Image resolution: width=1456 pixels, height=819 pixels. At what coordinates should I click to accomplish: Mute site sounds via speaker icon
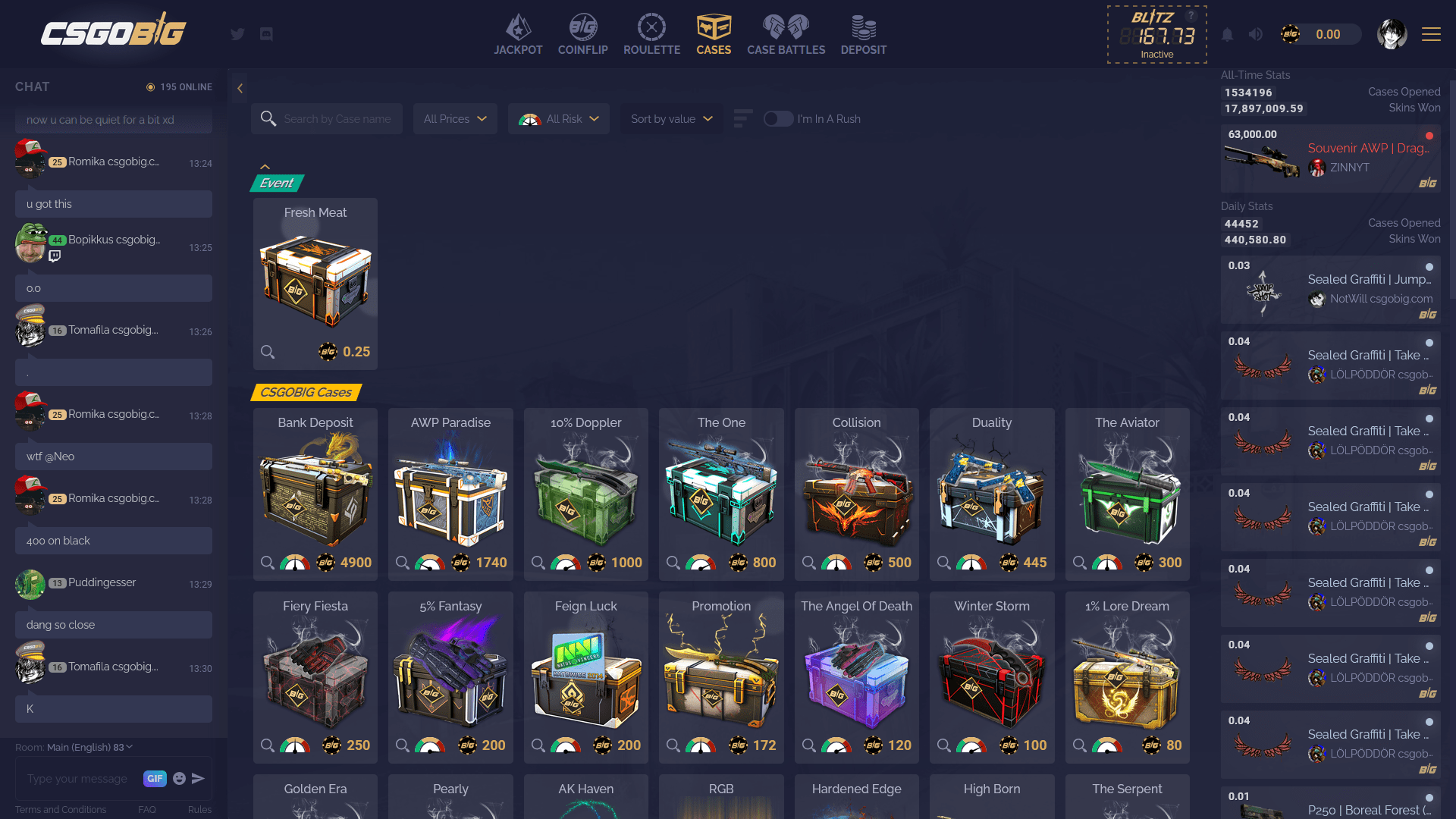coord(1255,34)
